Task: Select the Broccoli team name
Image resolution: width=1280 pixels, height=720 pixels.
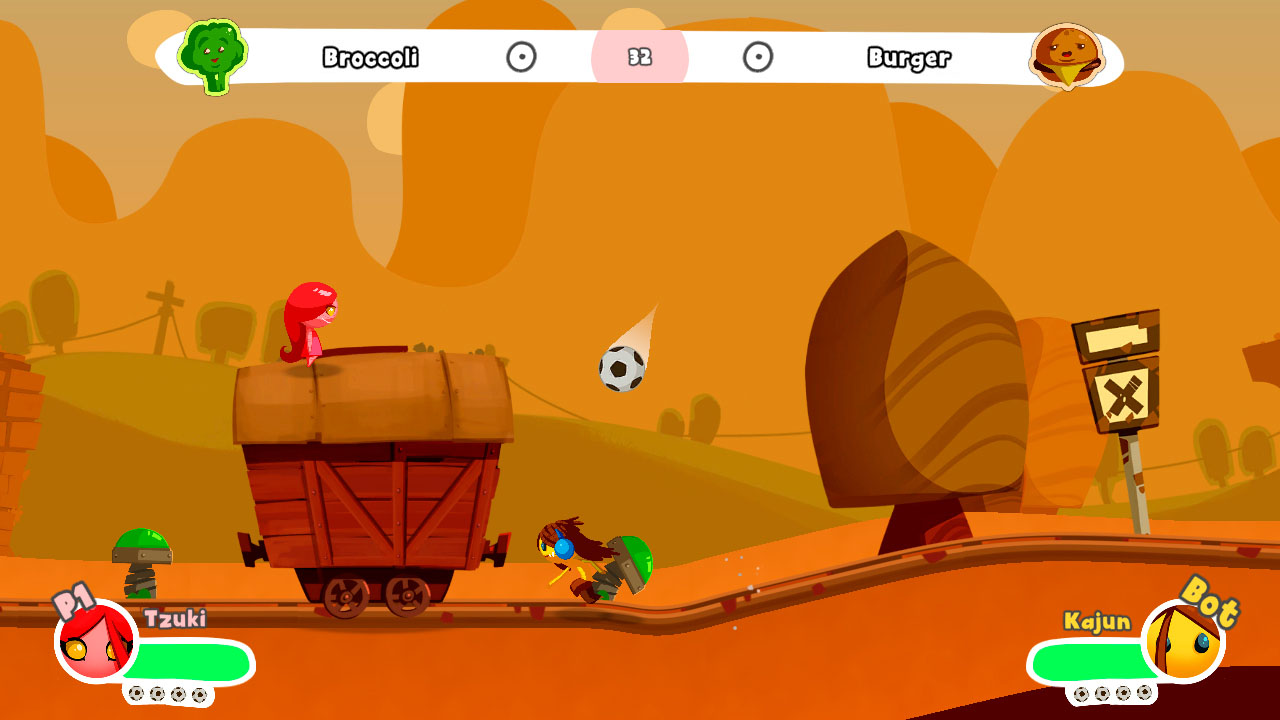Action: coord(368,58)
